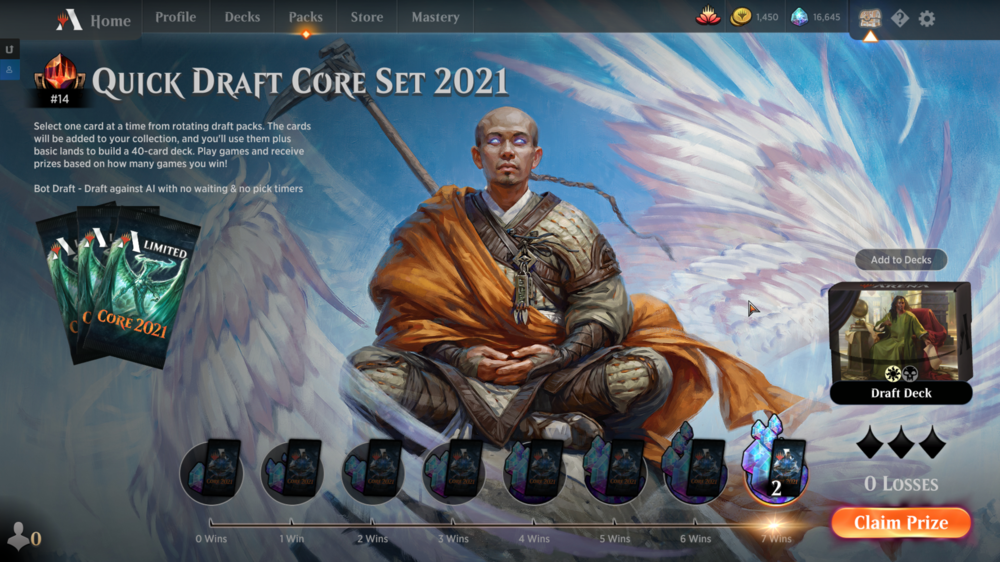Open the mail chest icon
The width and height of the screenshot is (1000, 562).
tap(869, 18)
